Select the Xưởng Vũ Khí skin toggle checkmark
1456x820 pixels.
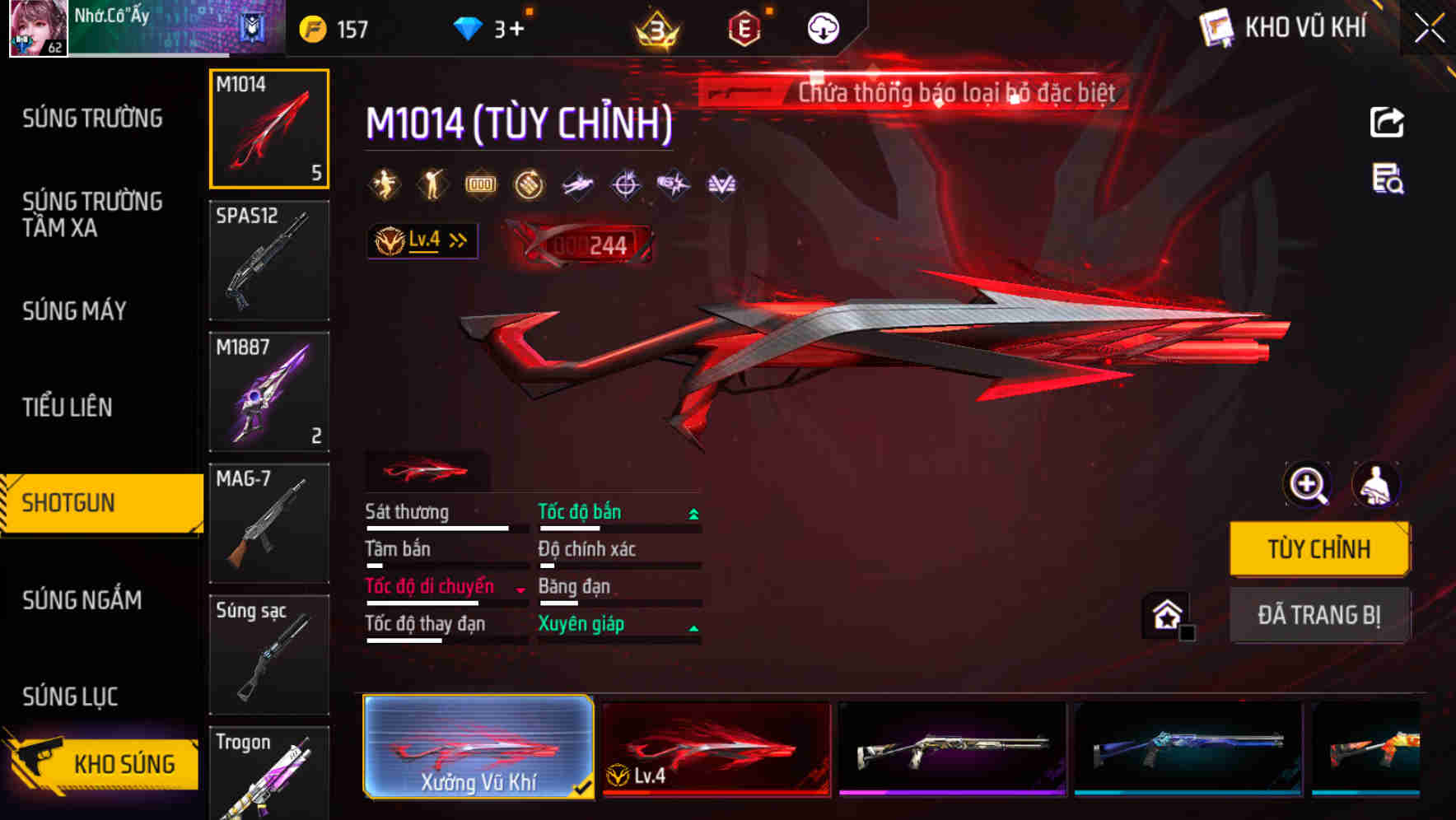[x=583, y=787]
